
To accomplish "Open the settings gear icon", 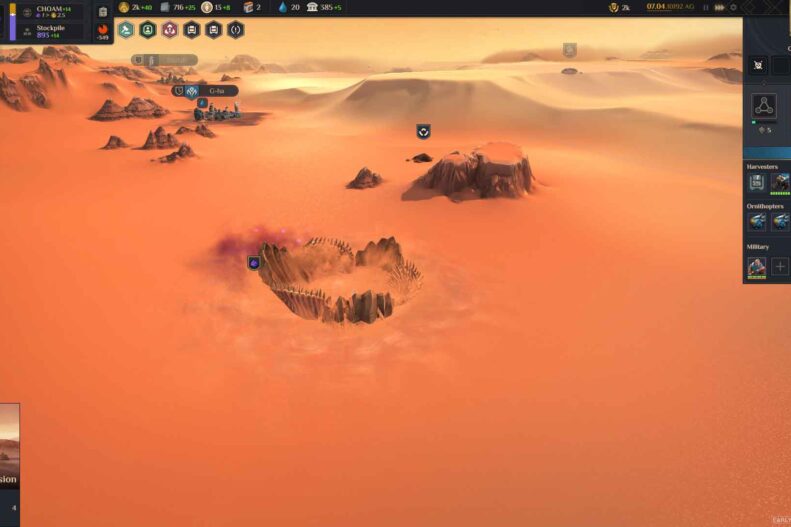I will (x=733, y=7).
